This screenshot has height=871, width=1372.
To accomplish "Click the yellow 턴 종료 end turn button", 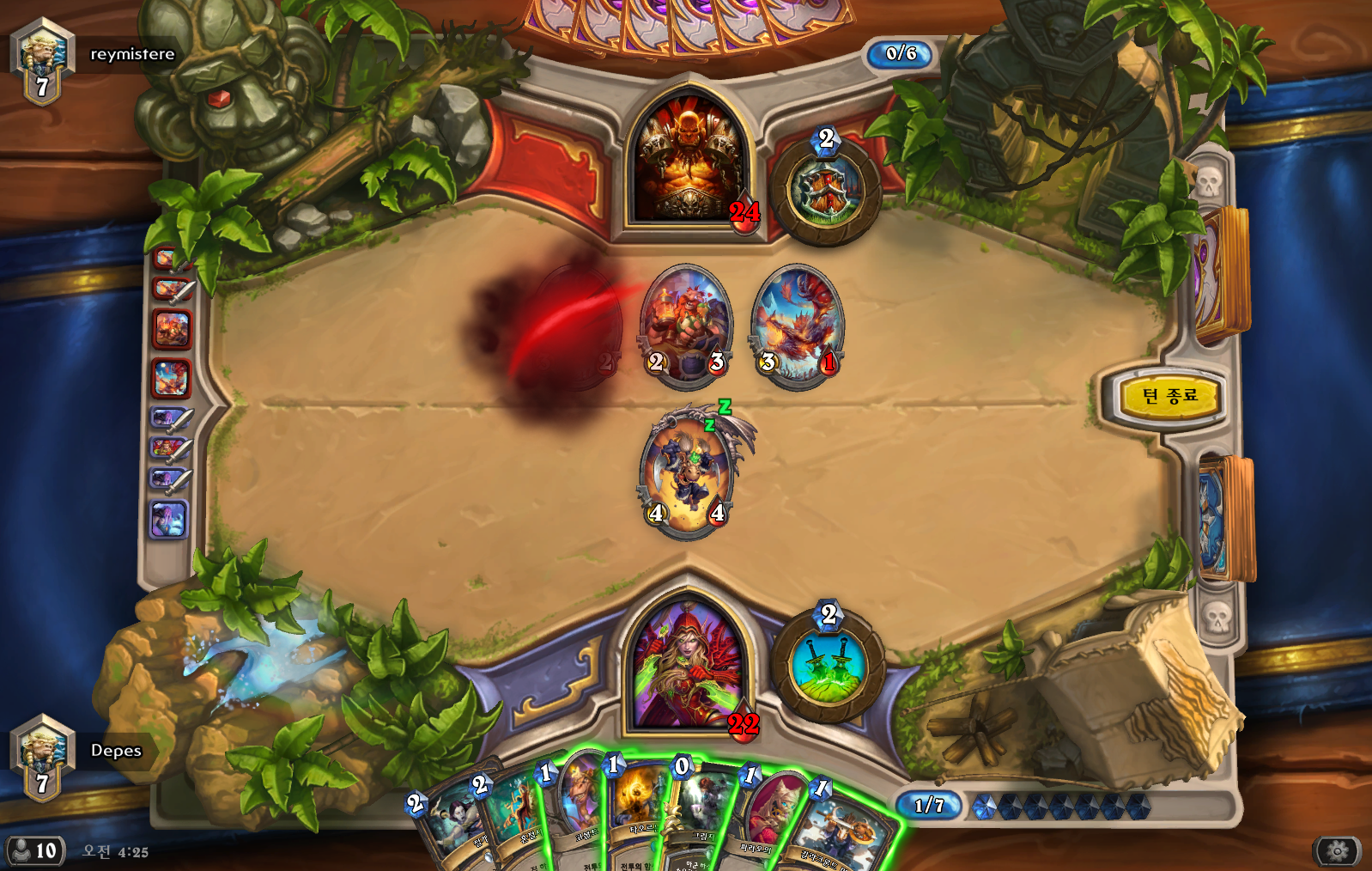I will coord(1170,397).
